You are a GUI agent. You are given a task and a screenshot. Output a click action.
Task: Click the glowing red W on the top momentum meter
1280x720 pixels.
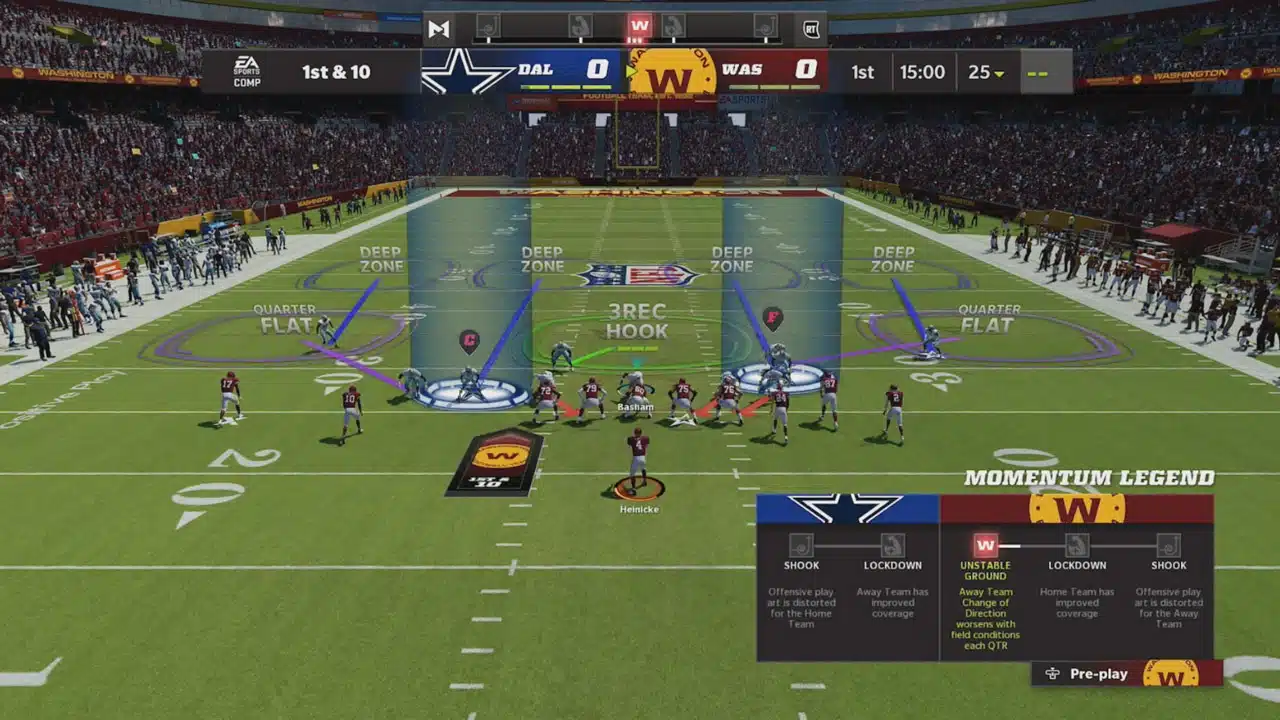640,26
